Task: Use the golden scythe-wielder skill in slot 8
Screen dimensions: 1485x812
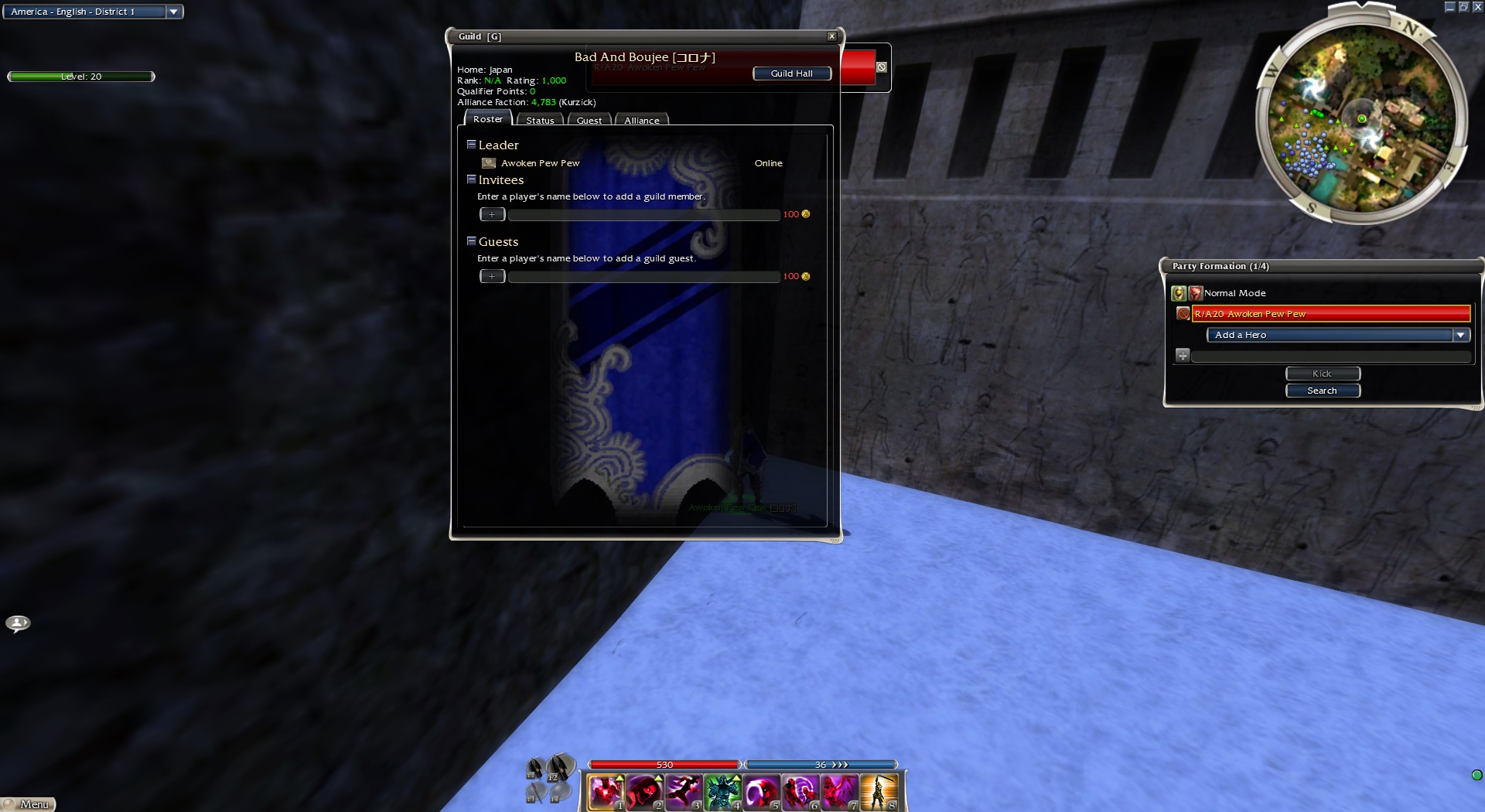Action: pos(879,792)
